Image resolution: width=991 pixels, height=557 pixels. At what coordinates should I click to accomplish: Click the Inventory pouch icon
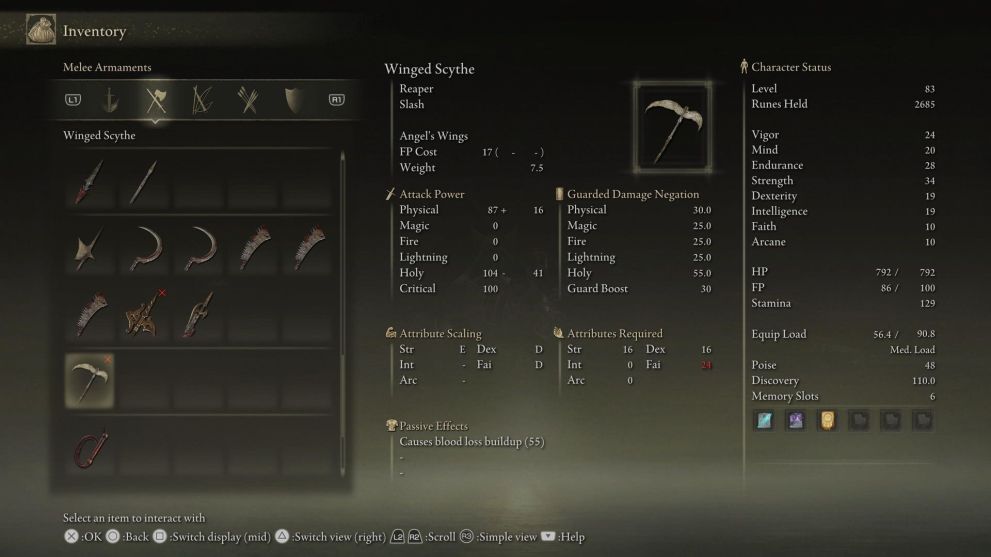(x=41, y=30)
